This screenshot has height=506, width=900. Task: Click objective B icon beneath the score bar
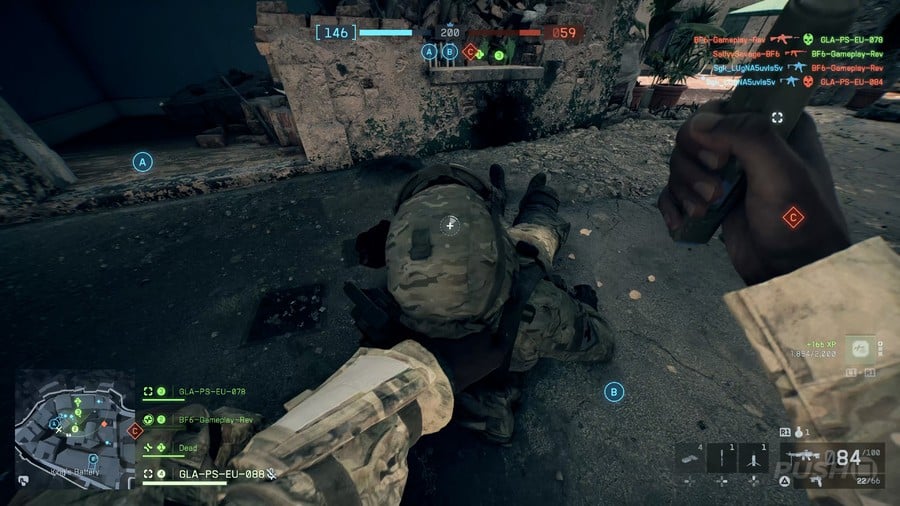pyautogui.click(x=450, y=52)
